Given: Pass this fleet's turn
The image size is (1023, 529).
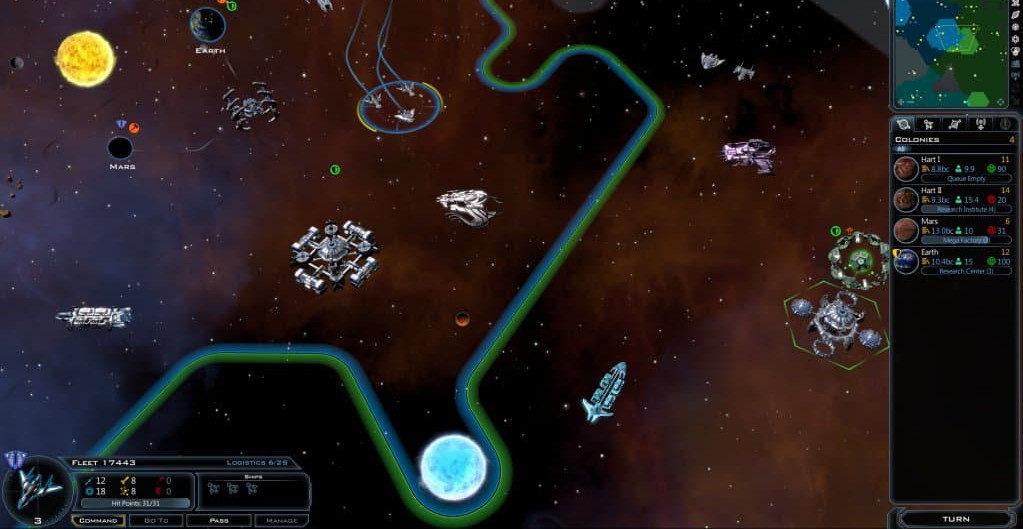Looking at the screenshot, I should [x=221, y=520].
